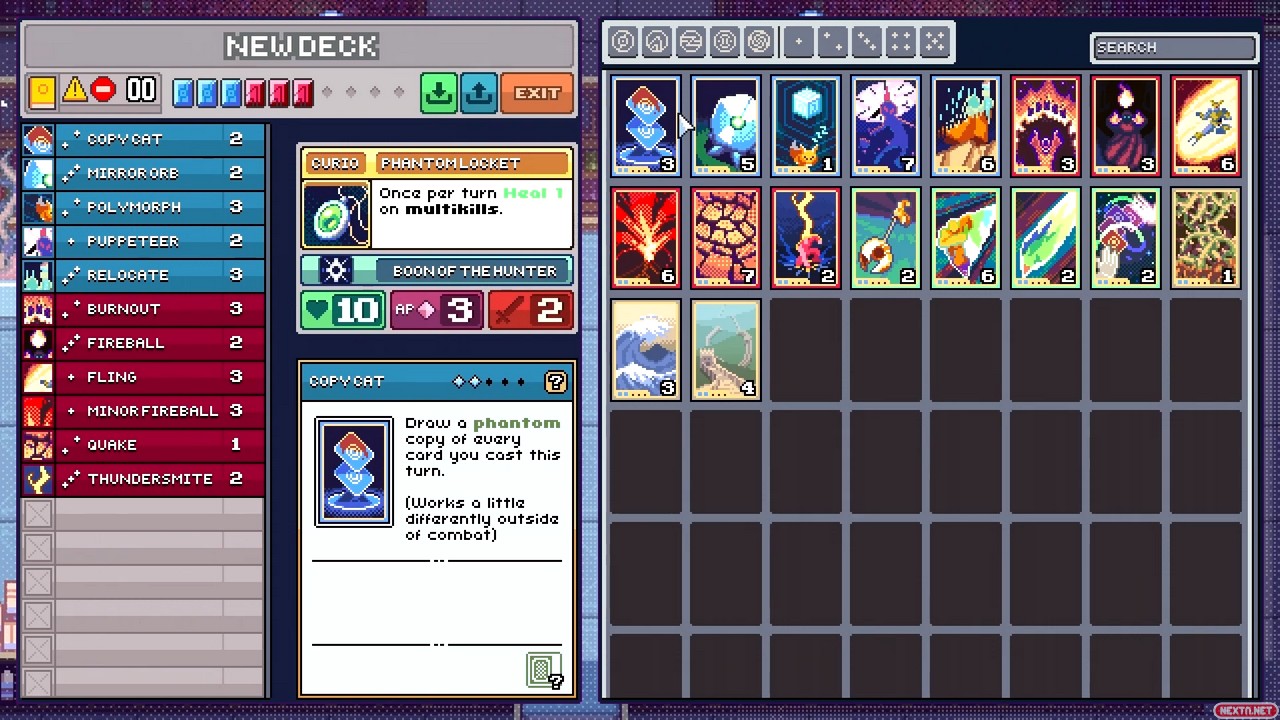Select the cracked earth card in collection
The image size is (1280, 720).
(725, 238)
